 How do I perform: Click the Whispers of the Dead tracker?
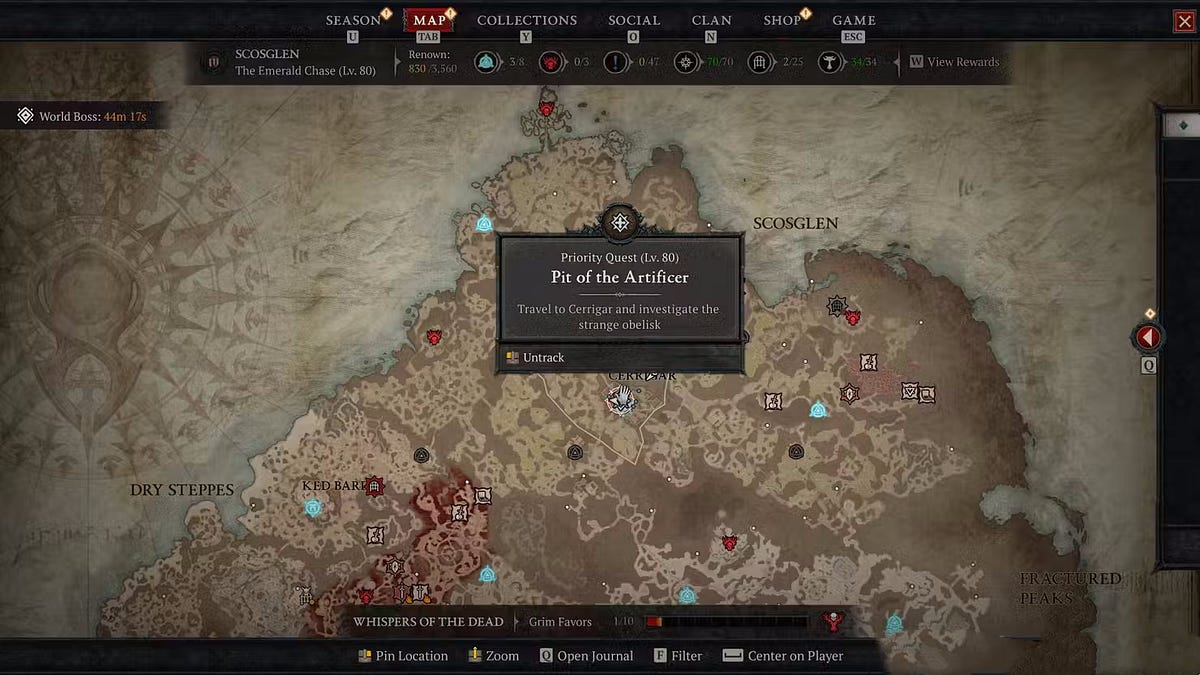tap(428, 622)
